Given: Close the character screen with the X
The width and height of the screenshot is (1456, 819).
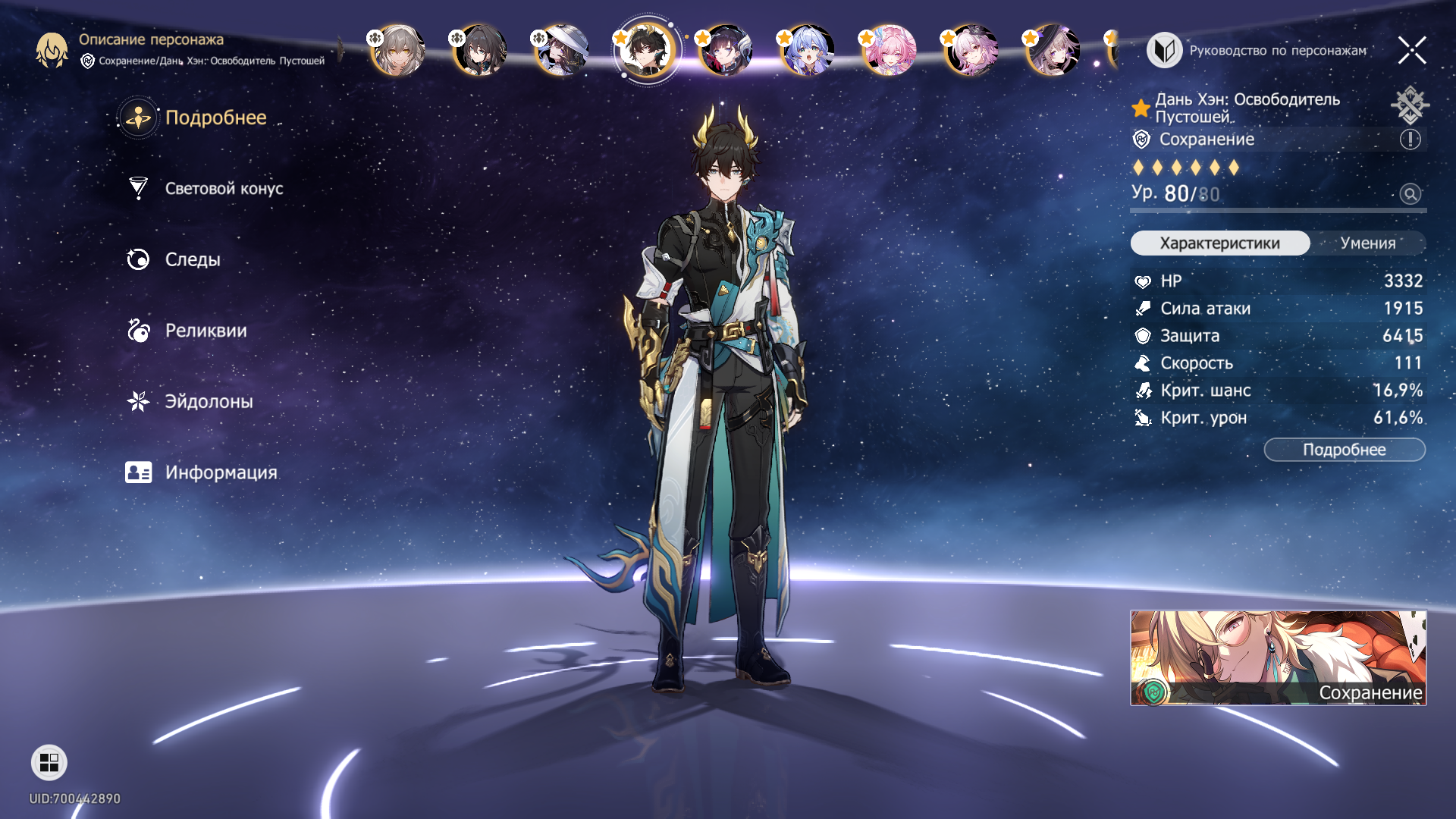Looking at the screenshot, I should 1412,51.
